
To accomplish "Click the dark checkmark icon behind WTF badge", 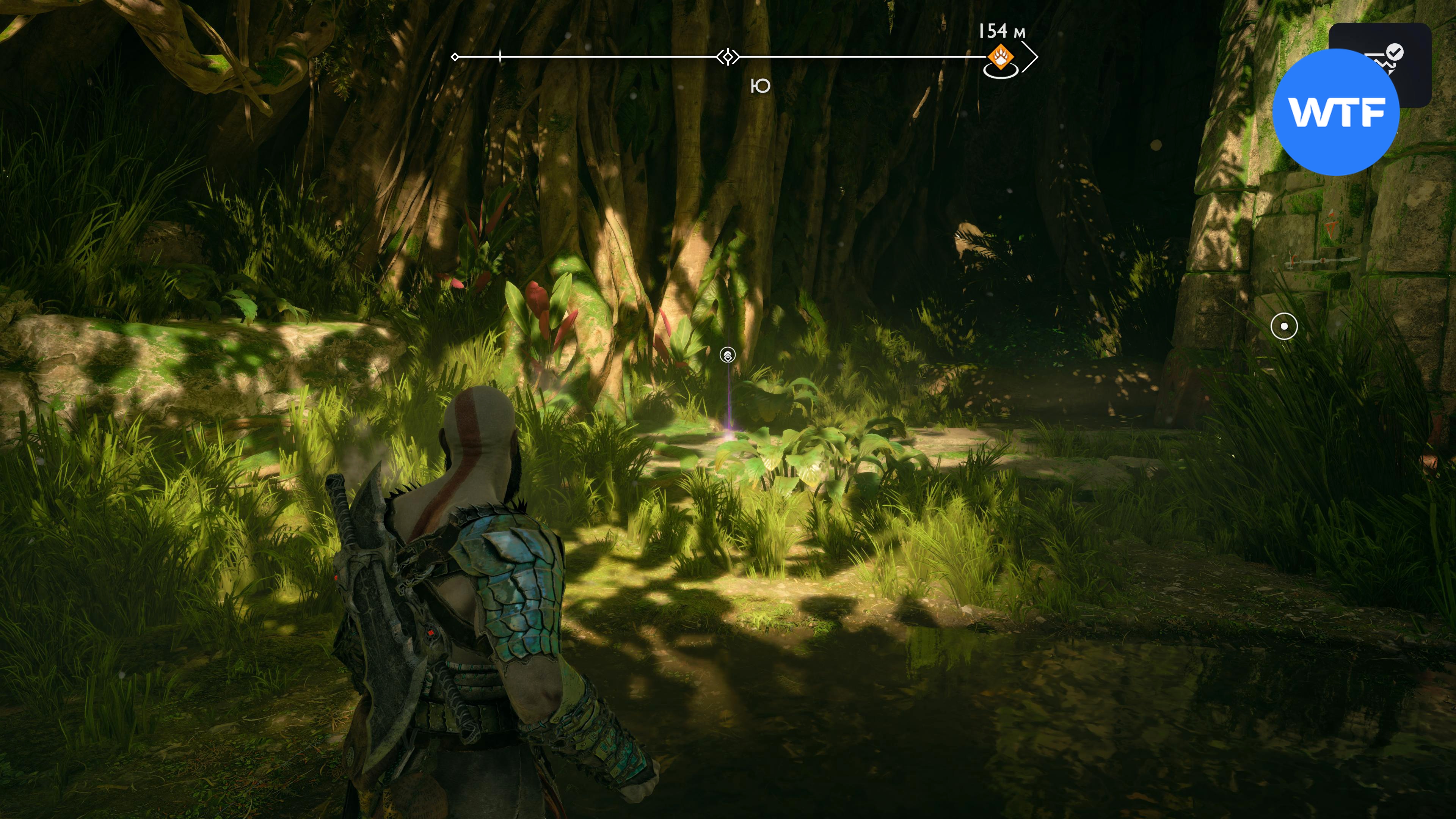I will tap(1395, 53).
